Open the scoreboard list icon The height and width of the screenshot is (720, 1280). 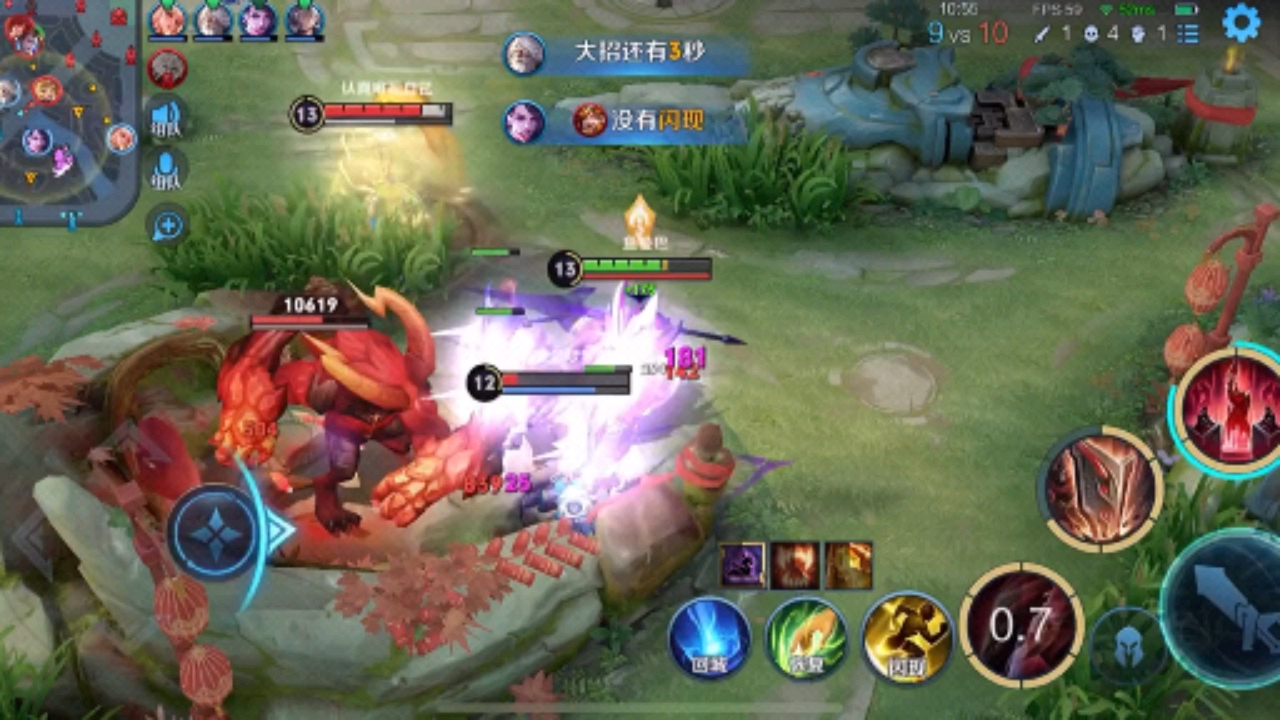[x=1188, y=33]
